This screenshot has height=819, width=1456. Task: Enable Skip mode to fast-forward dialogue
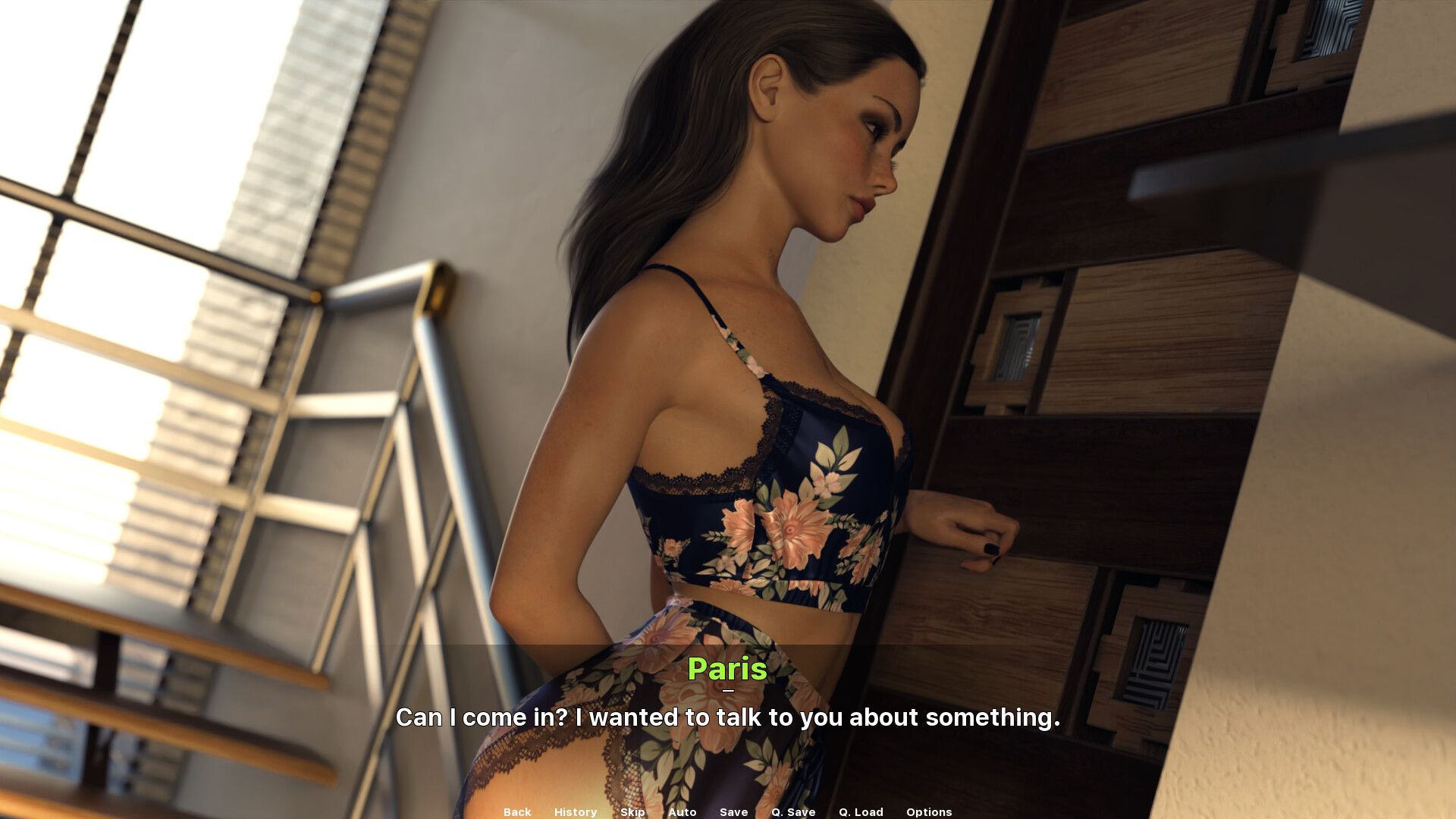(633, 811)
